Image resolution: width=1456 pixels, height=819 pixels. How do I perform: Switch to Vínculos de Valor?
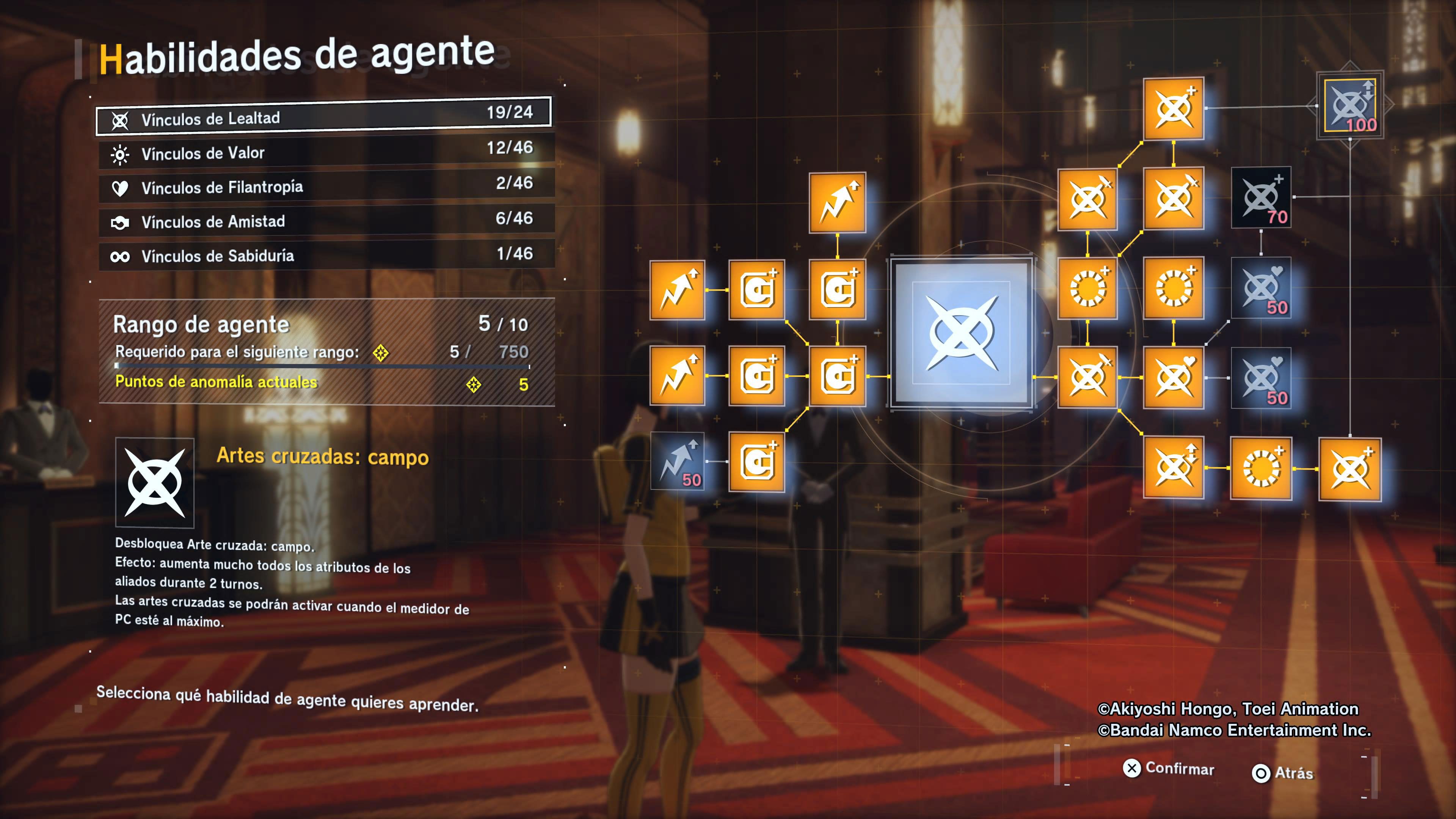tap(326, 152)
